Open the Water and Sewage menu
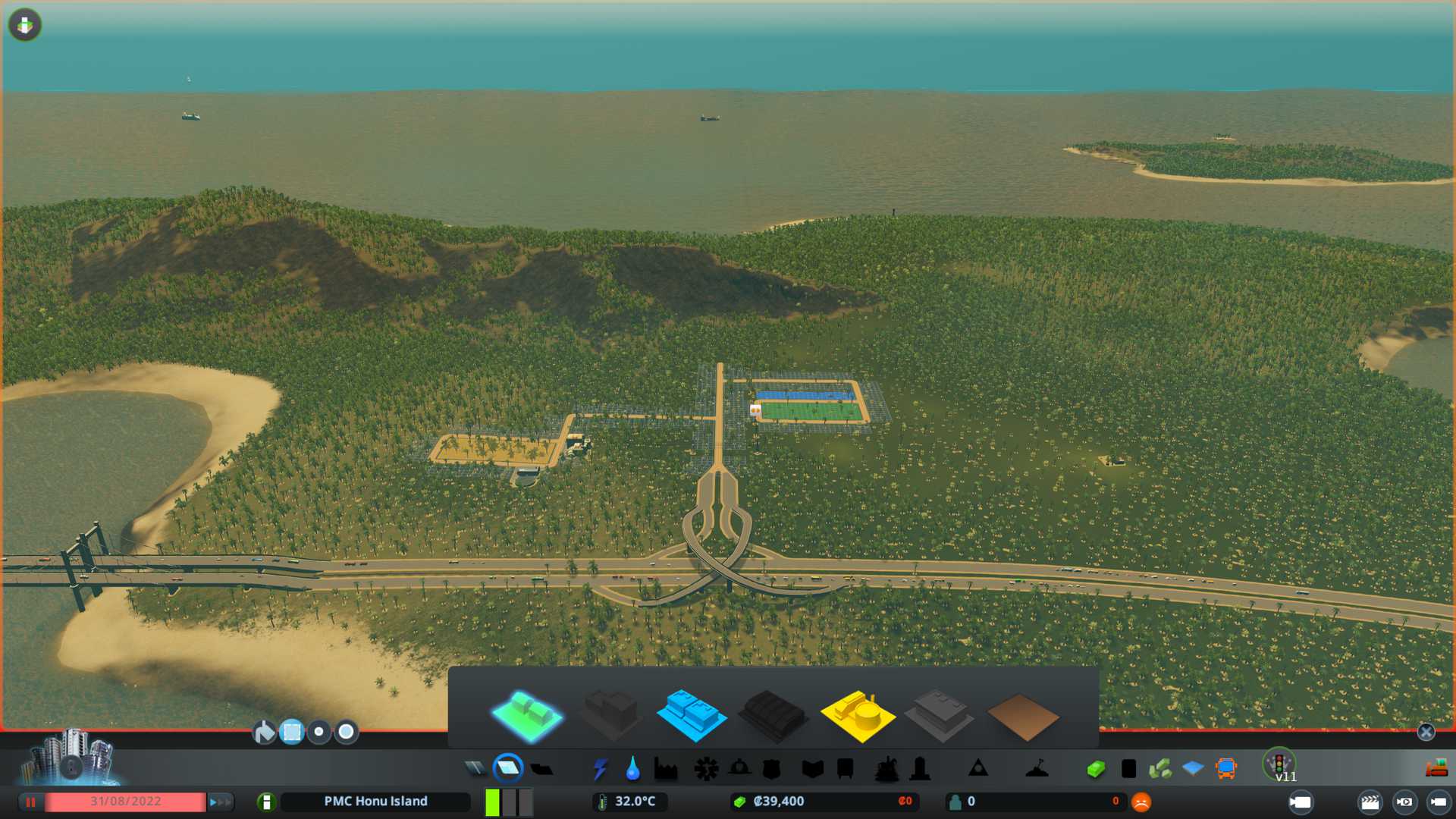The height and width of the screenshot is (819, 1456). coord(632,769)
